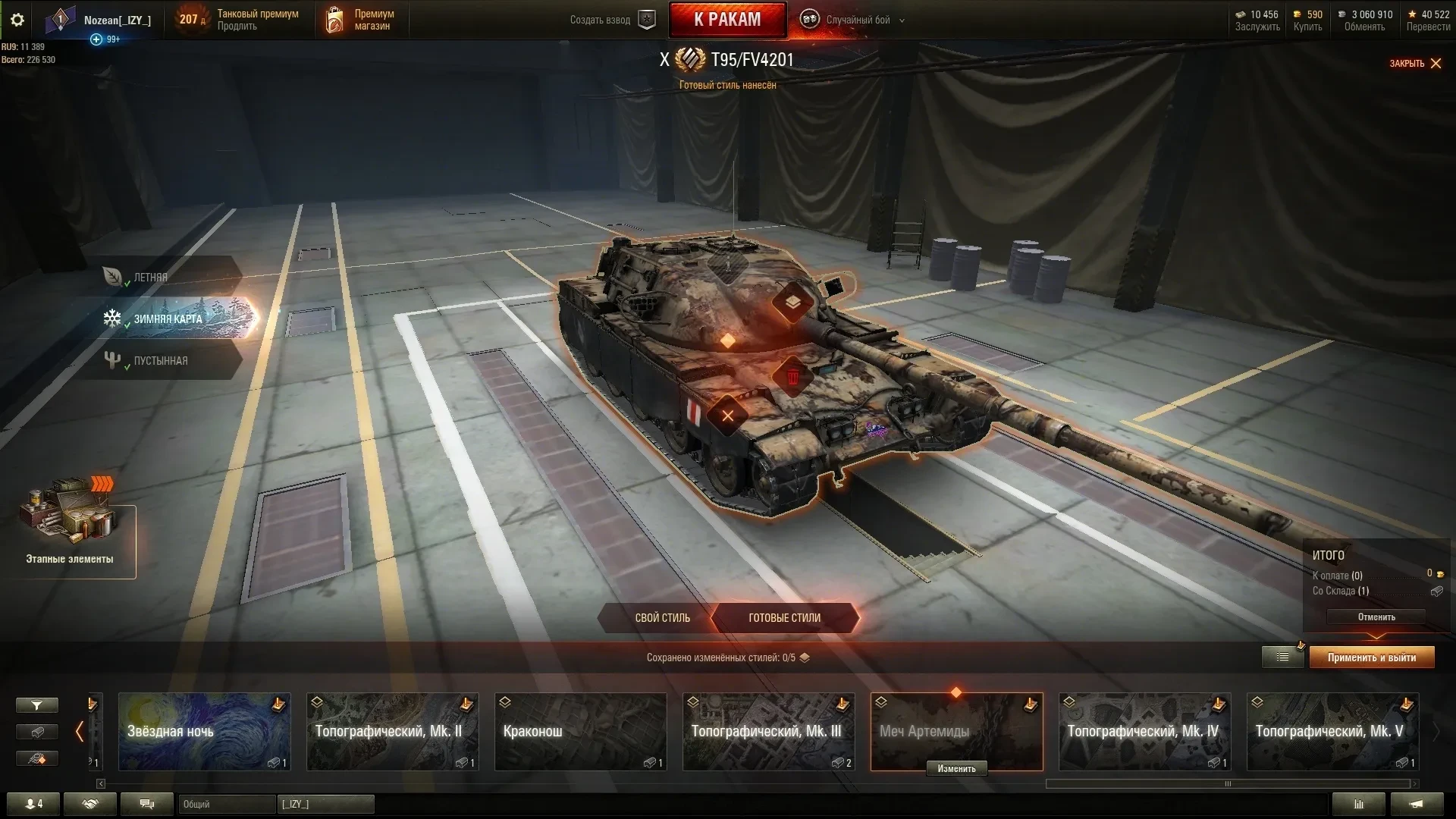This screenshot has height=819, width=1456.
Task: Choose the Звёздная ночь style
Action: pos(204,731)
